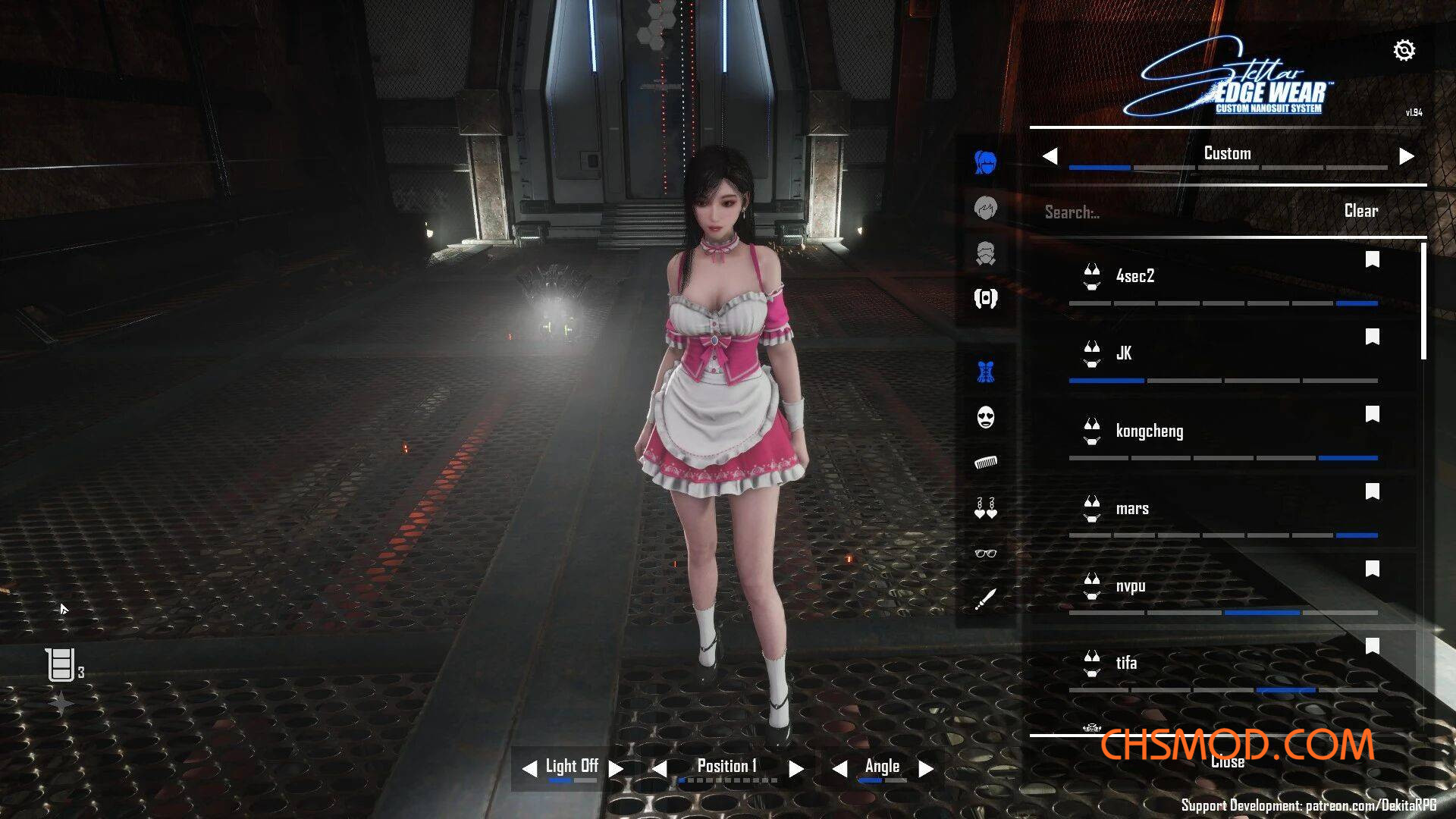
Task: Go to next category after Custom
Action: (x=1407, y=156)
